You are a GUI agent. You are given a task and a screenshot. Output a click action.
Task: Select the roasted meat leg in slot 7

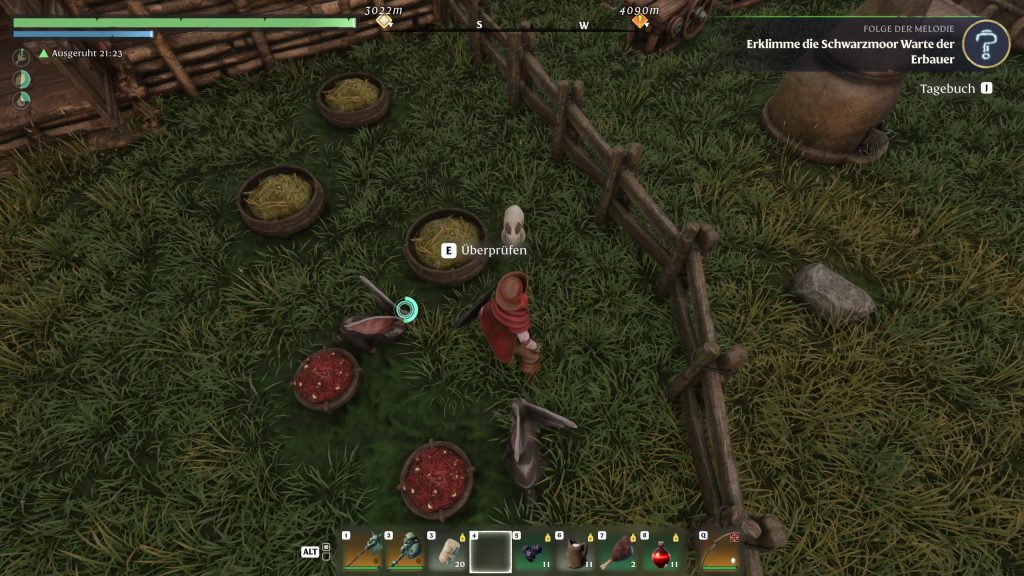(618, 551)
